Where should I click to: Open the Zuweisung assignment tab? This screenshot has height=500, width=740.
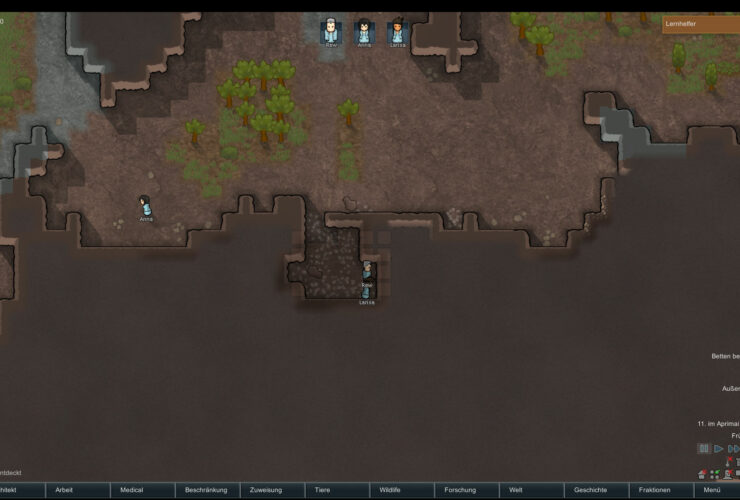[x=266, y=490]
